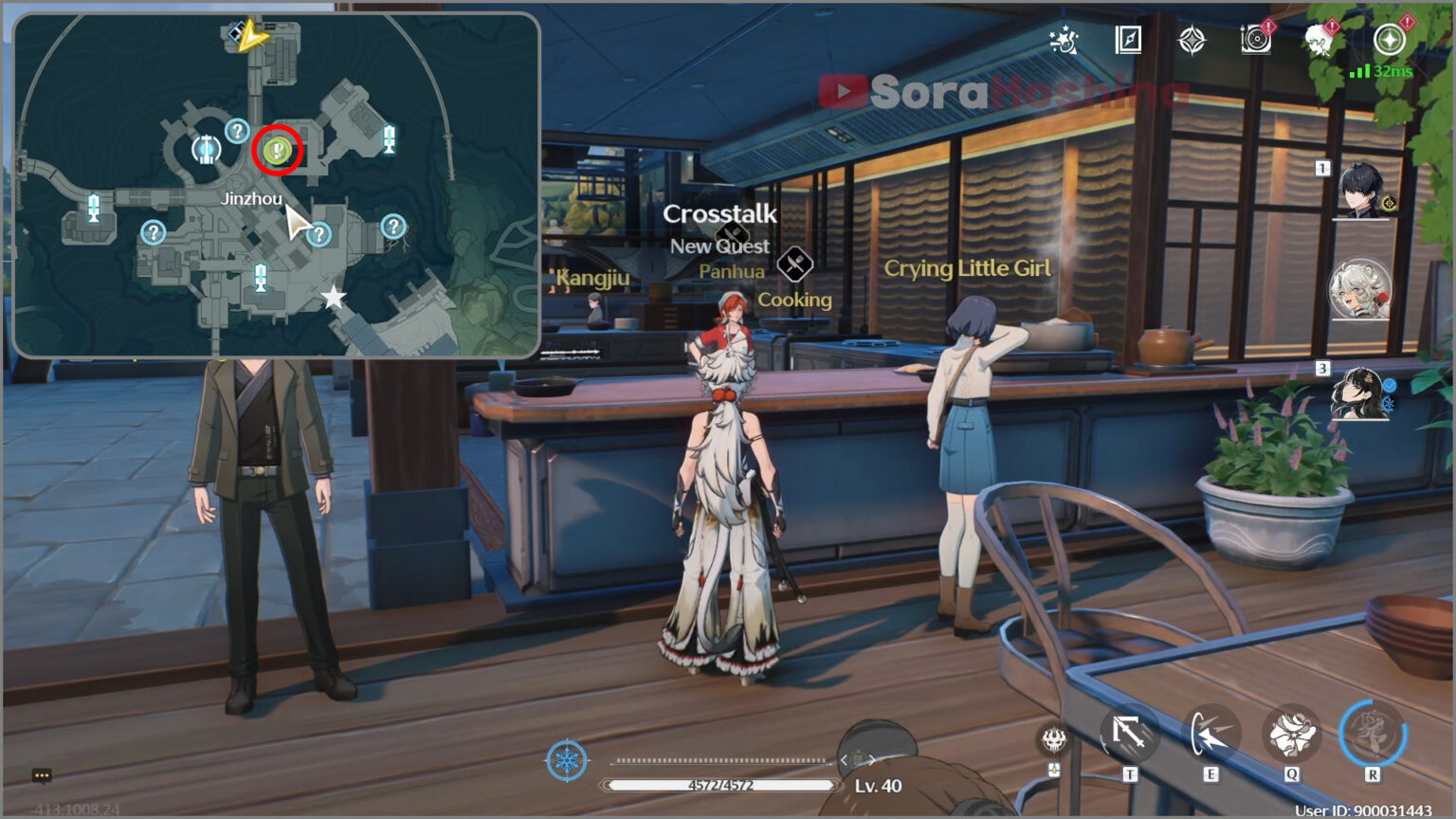
Task: Open the chat bubble icon
Action: tap(42, 776)
